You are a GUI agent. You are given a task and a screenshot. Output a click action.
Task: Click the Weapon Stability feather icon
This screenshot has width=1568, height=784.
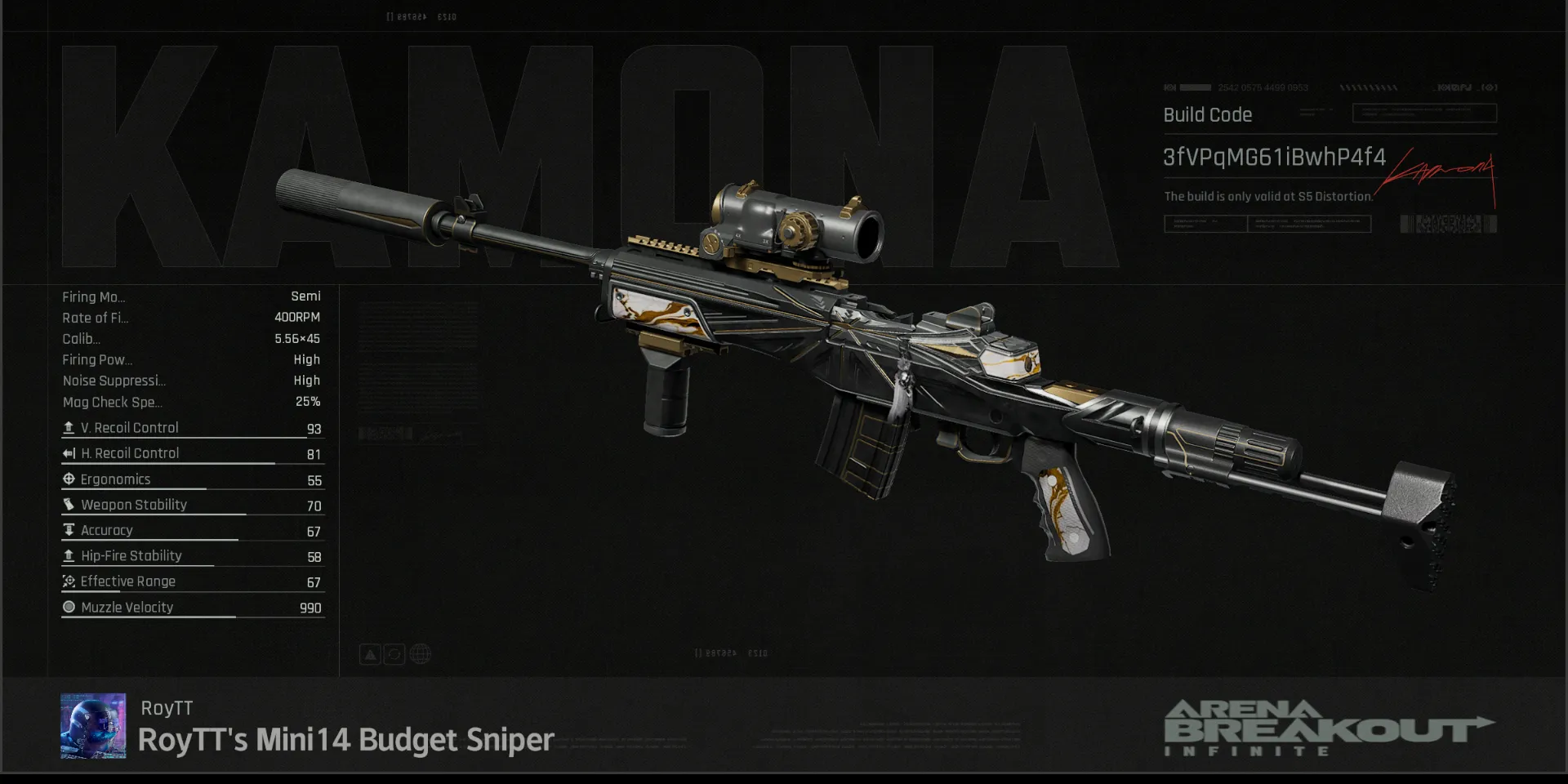pyautogui.click(x=69, y=505)
